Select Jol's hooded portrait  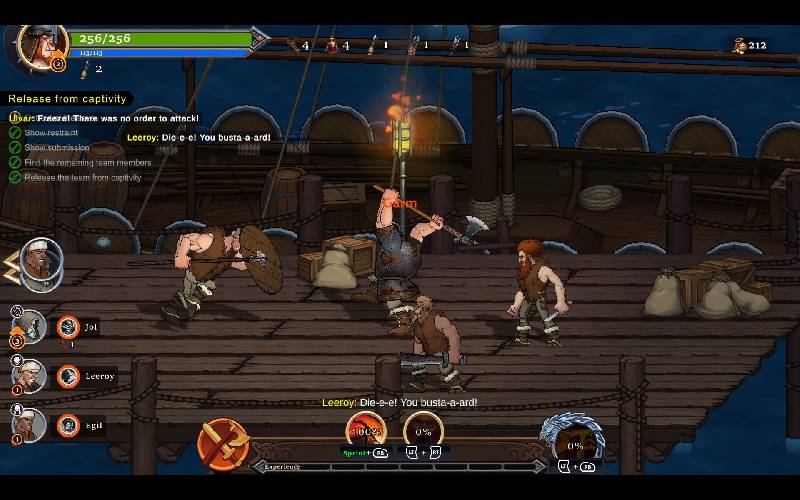pos(30,326)
